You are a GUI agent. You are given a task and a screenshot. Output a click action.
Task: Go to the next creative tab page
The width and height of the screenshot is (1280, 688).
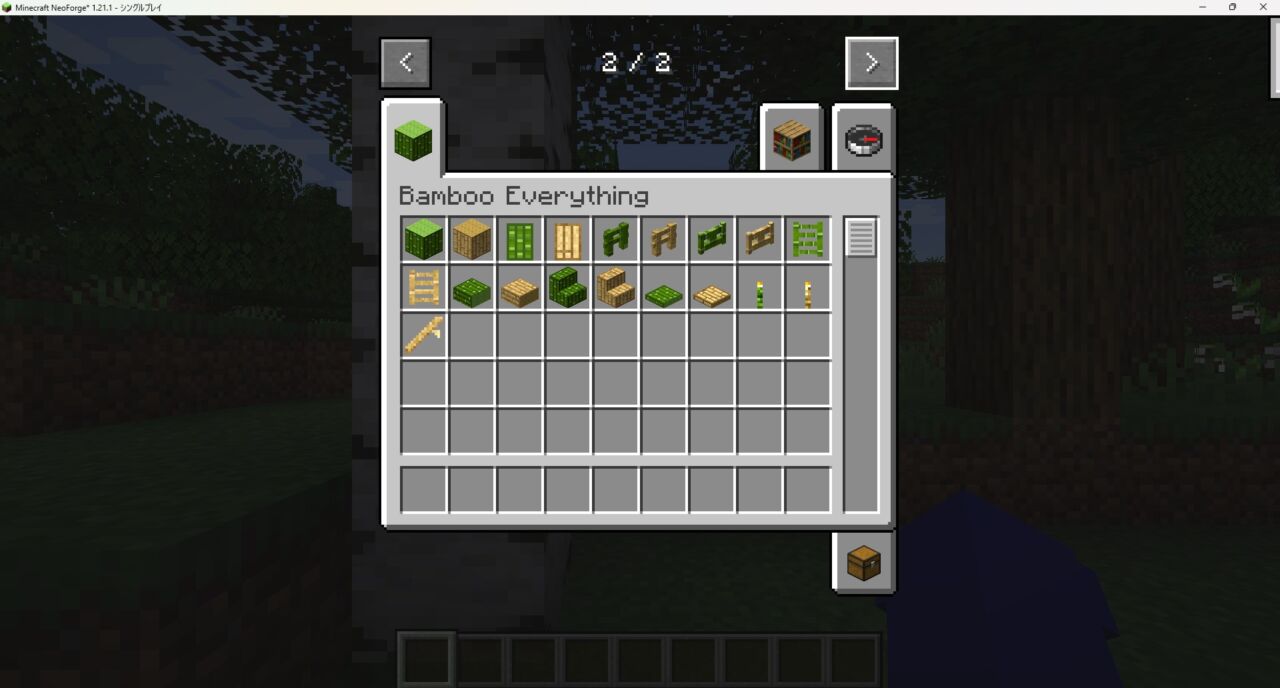pyautogui.click(x=871, y=63)
